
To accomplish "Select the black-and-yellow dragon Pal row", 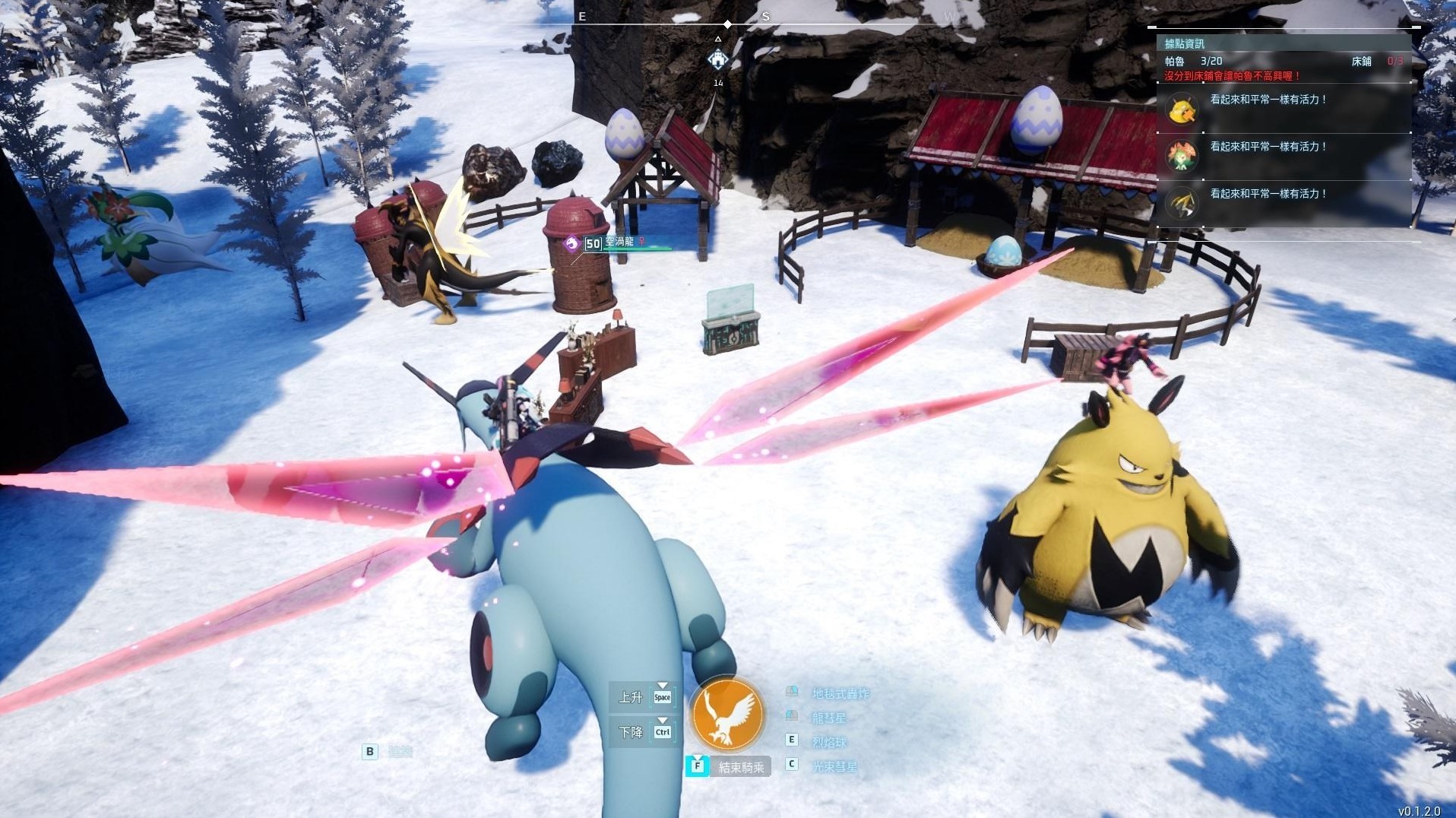I will [x=1283, y=203].
